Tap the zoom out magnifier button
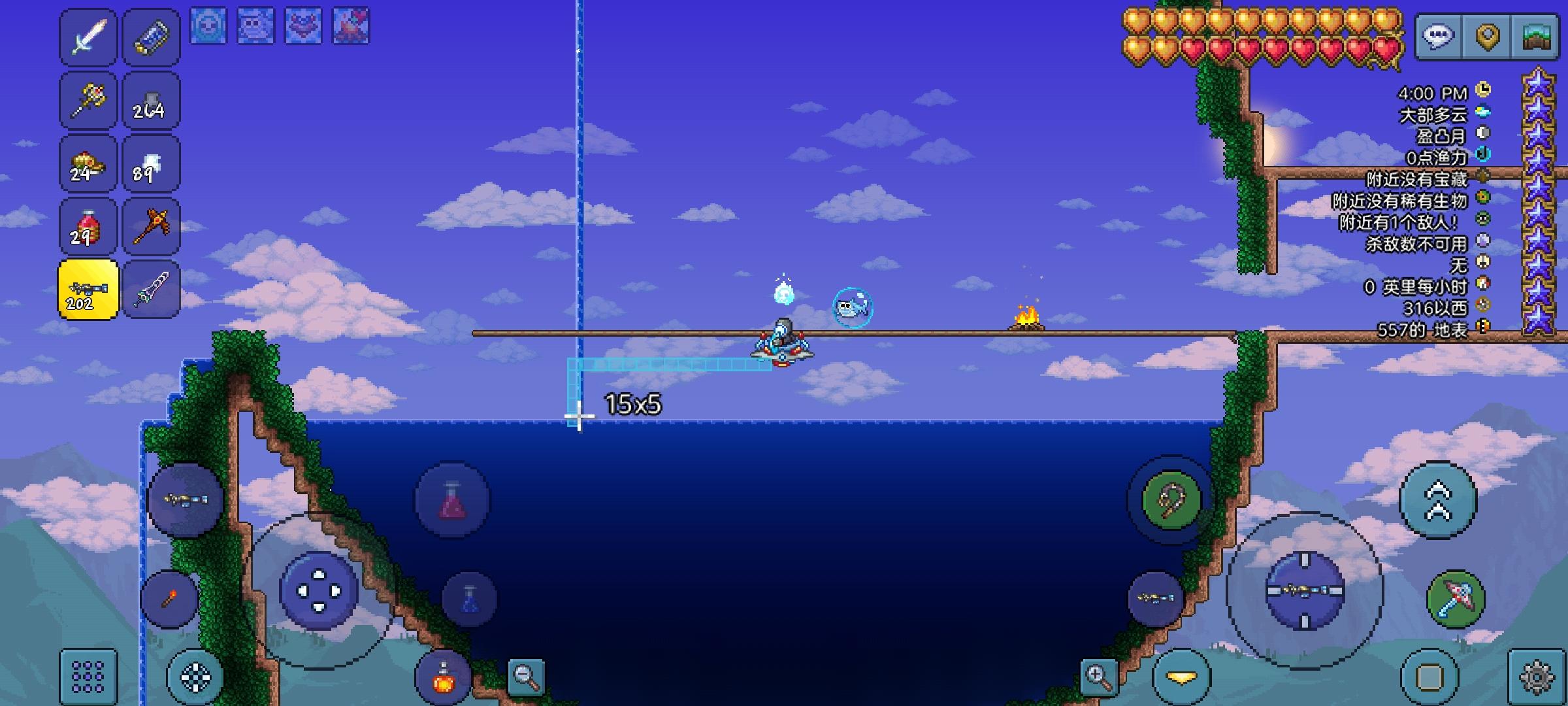The height and width of the screenshot is (706, 1568). [527, 679]
